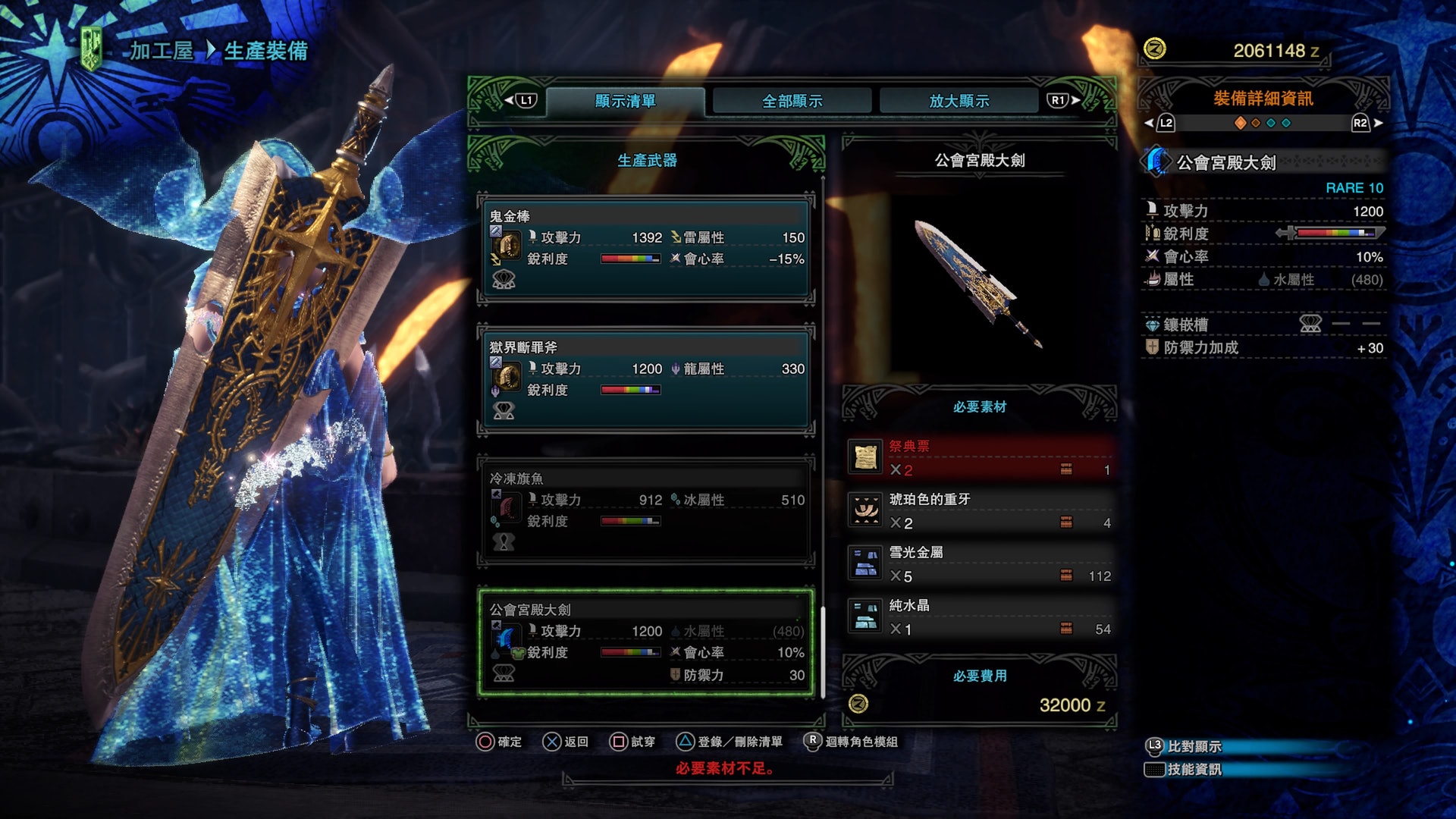1456x819 pixels.
Task: Switch to the 顯示清單 tab
Action: click(625, 101)
